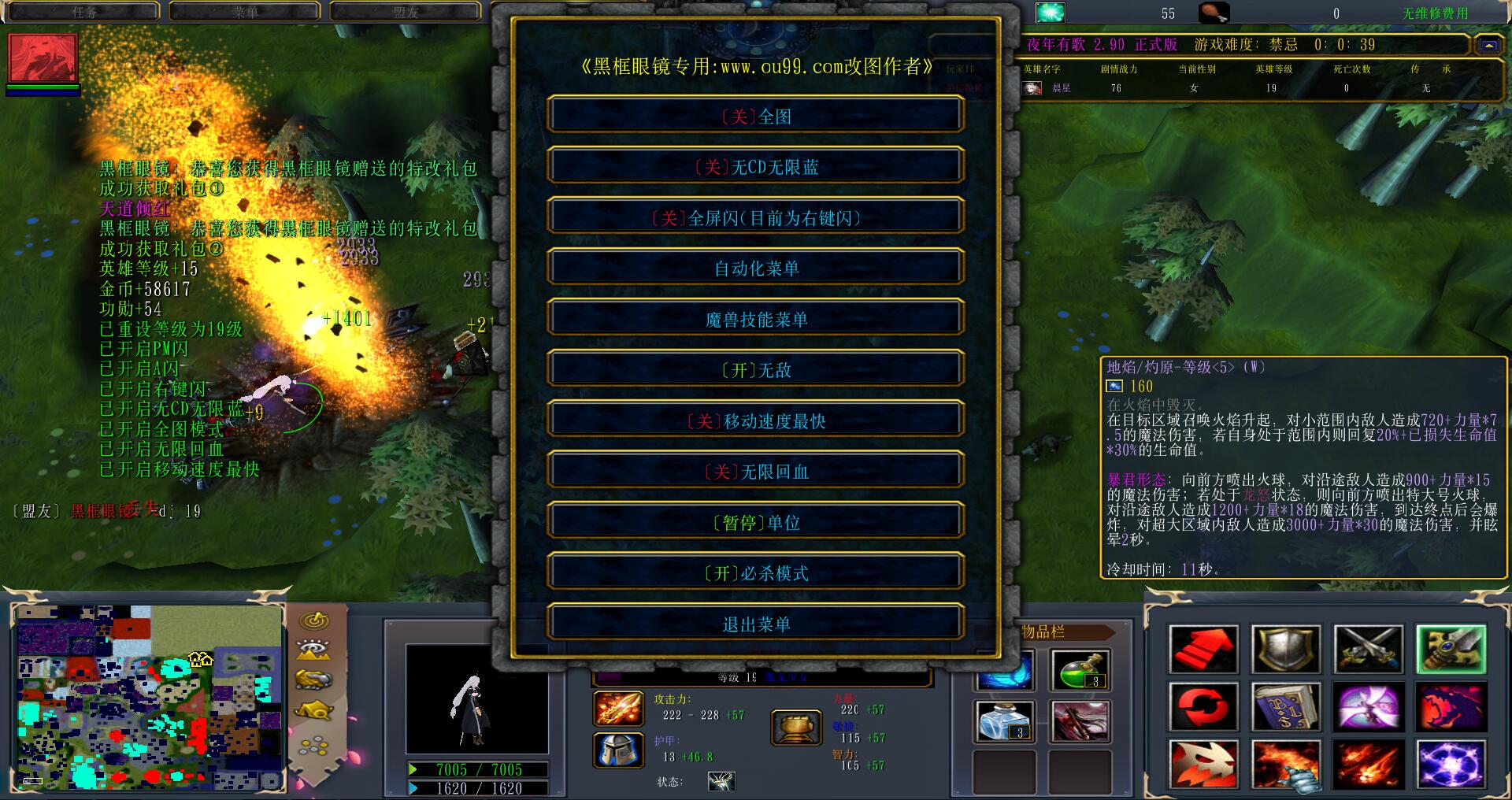Choose the 〔暂停〕单位 entry
This screenshot has width=1512, height=800.
pyautogui.click(x=756, y=523)
